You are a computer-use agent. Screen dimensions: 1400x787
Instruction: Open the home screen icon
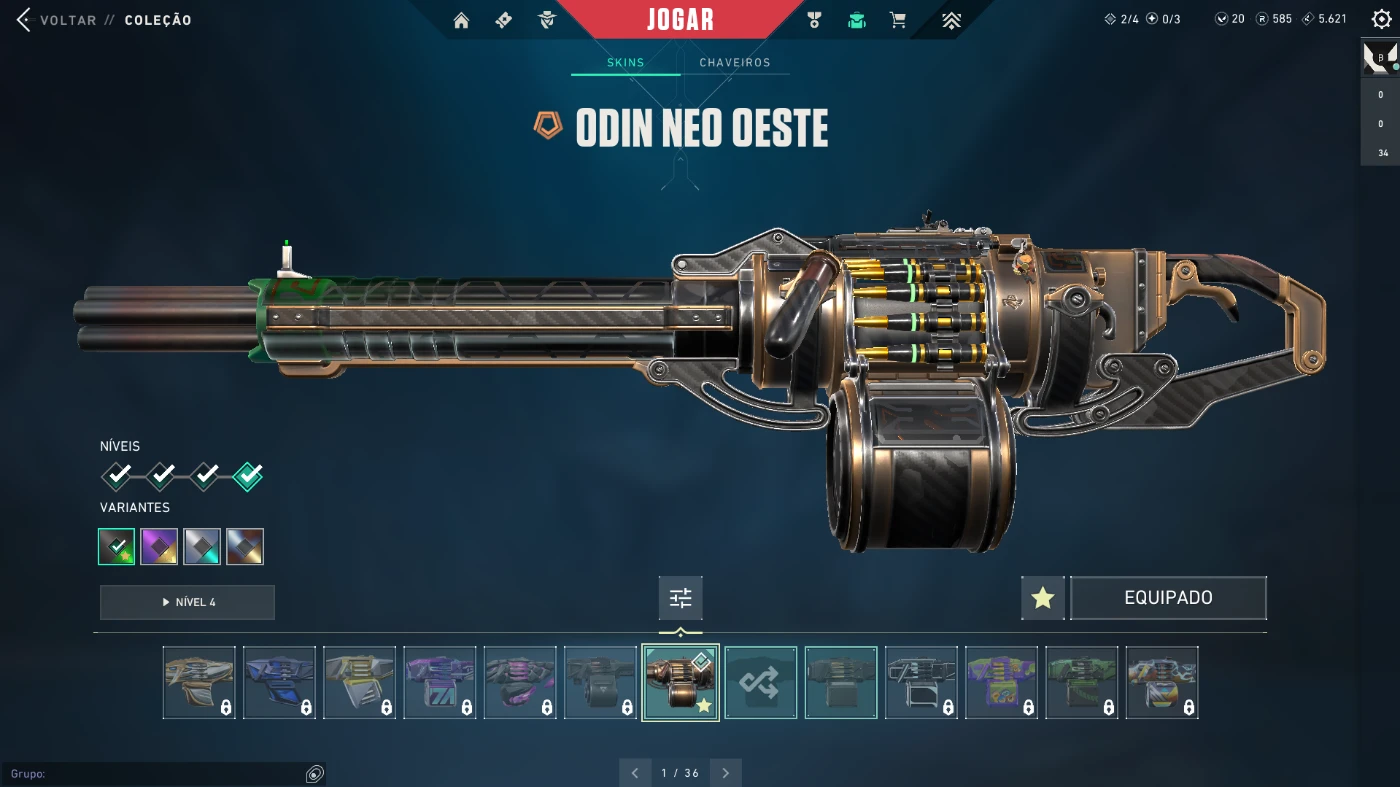point(461,20)
